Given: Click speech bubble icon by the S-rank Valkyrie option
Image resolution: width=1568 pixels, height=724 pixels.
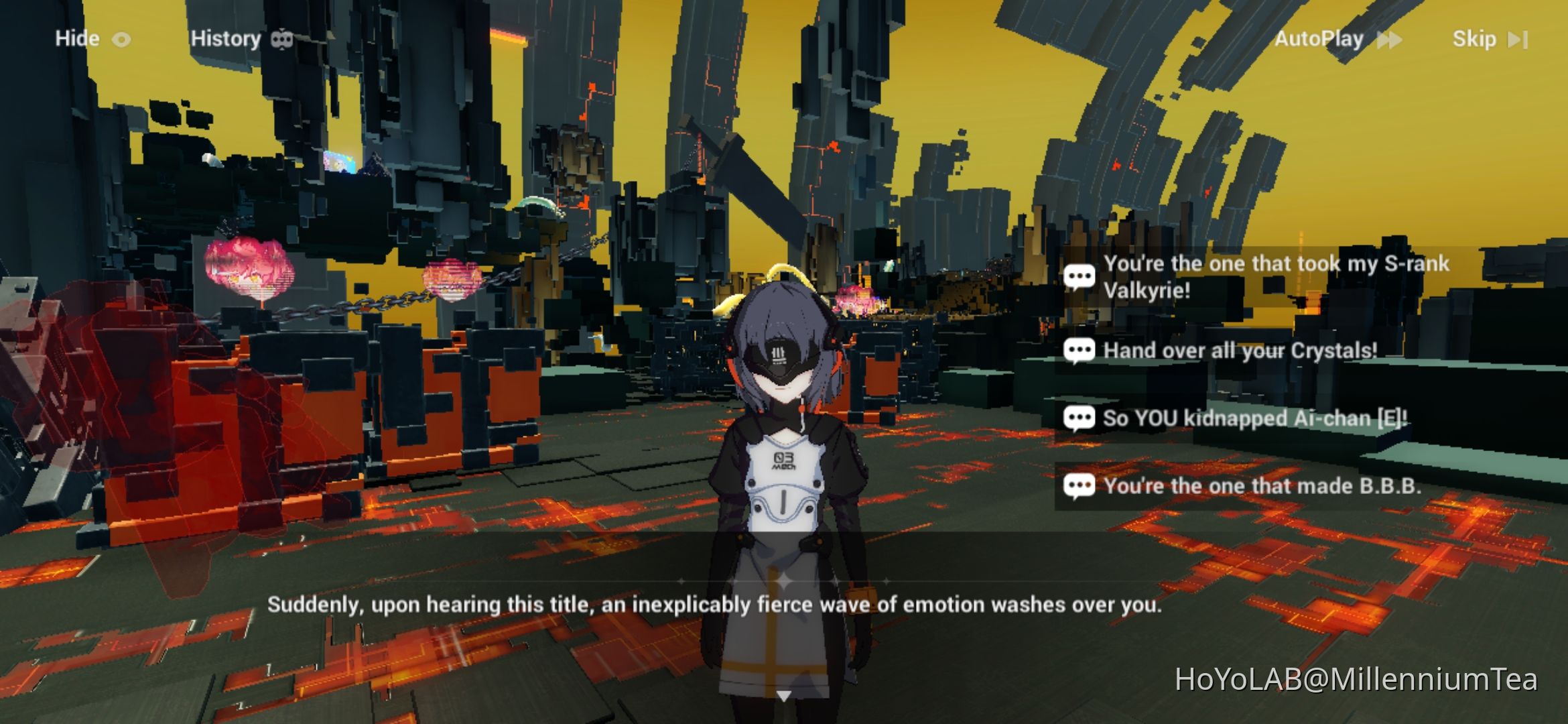Looking at the screenshot, I should point(1080,275).
